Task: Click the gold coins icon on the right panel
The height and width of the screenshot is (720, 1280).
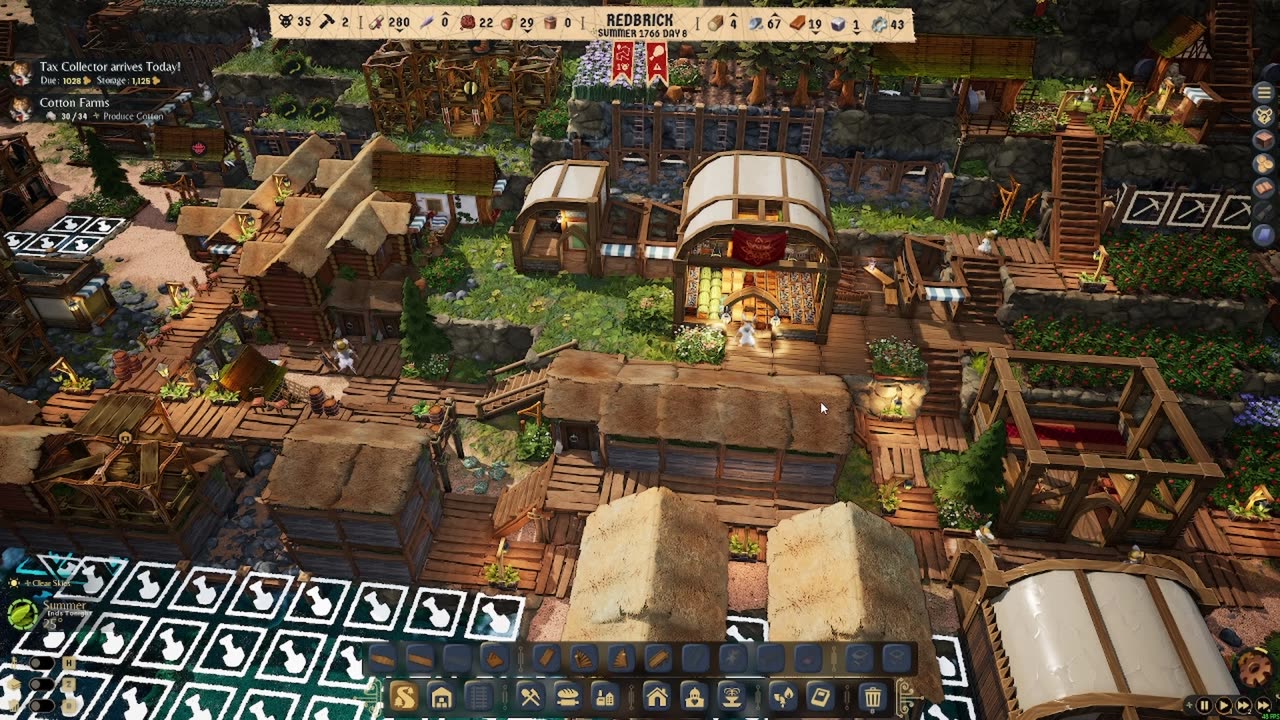Action: pyautogui.click(x=1264, y=163)
